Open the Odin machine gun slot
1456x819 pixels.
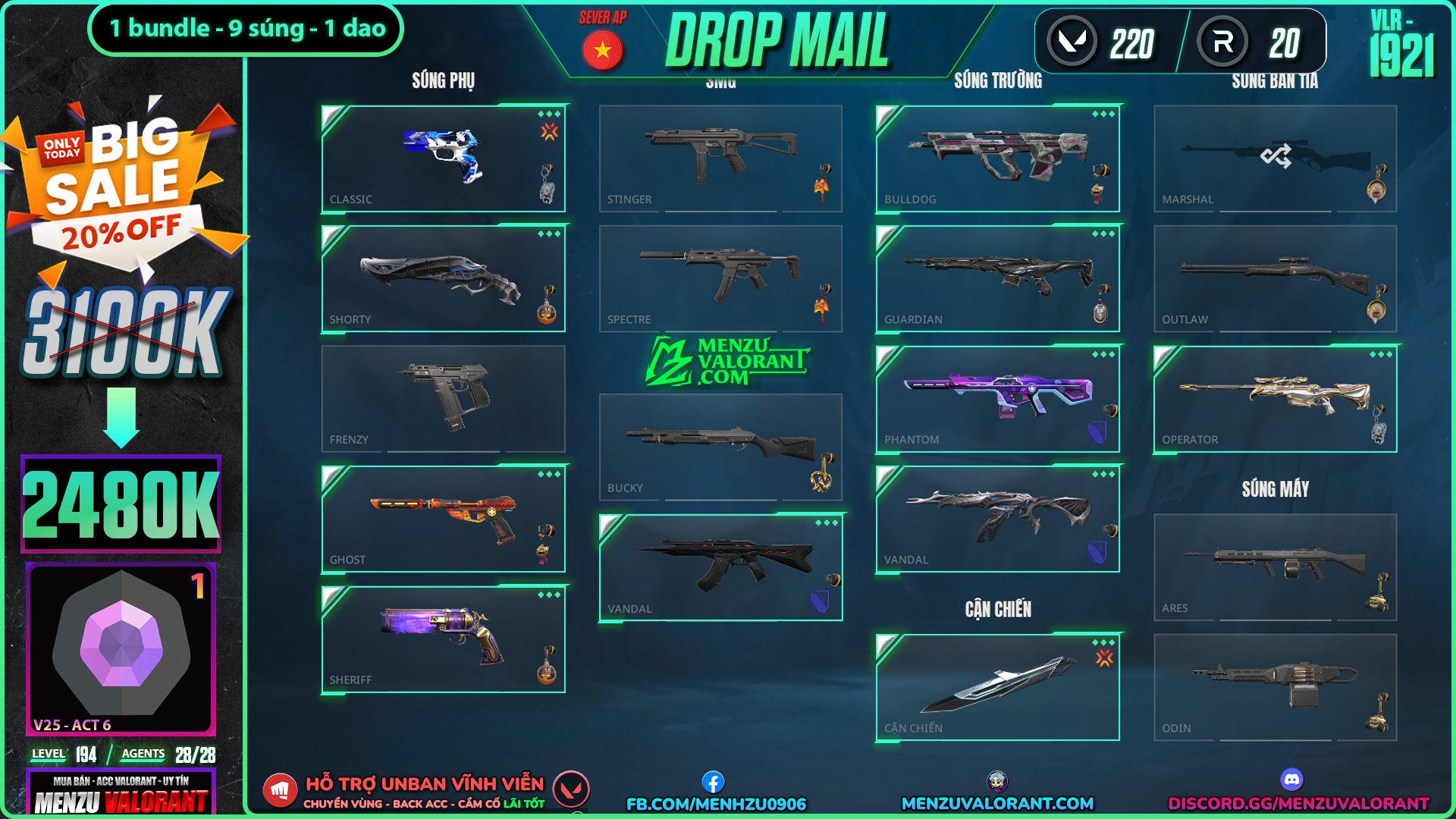[1275, 687]
